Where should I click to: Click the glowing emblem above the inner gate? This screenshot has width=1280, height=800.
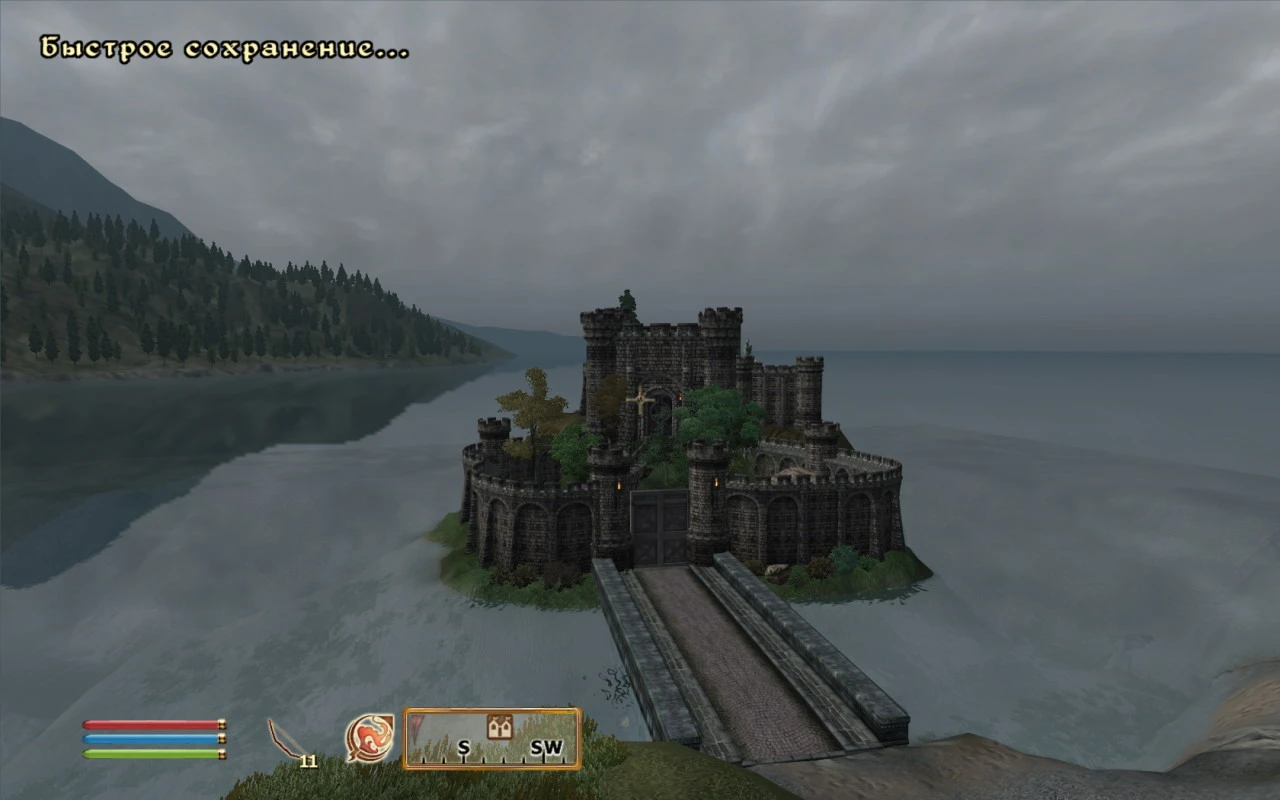641,400
